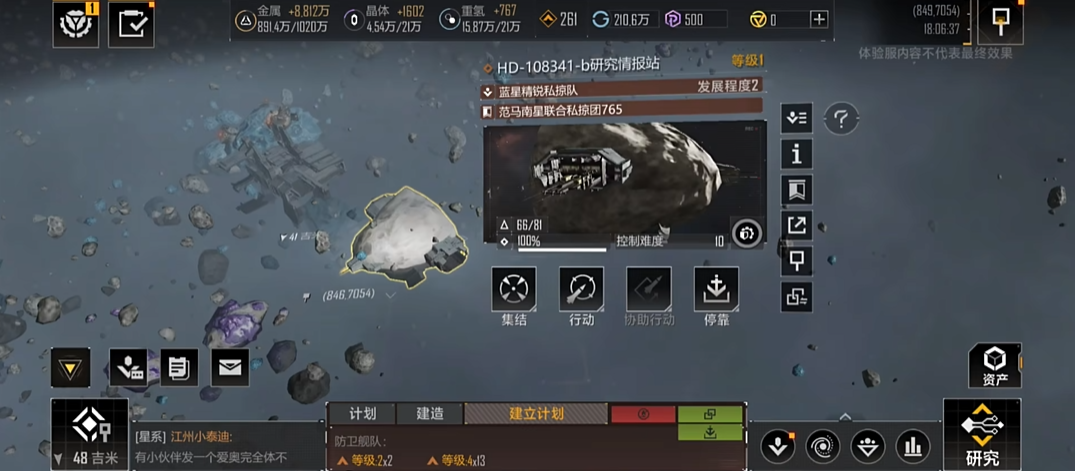1075x471 pixels.
Task: Click the yellow triangle menu button
Action: pyautogui.click(x=70, y=368)
